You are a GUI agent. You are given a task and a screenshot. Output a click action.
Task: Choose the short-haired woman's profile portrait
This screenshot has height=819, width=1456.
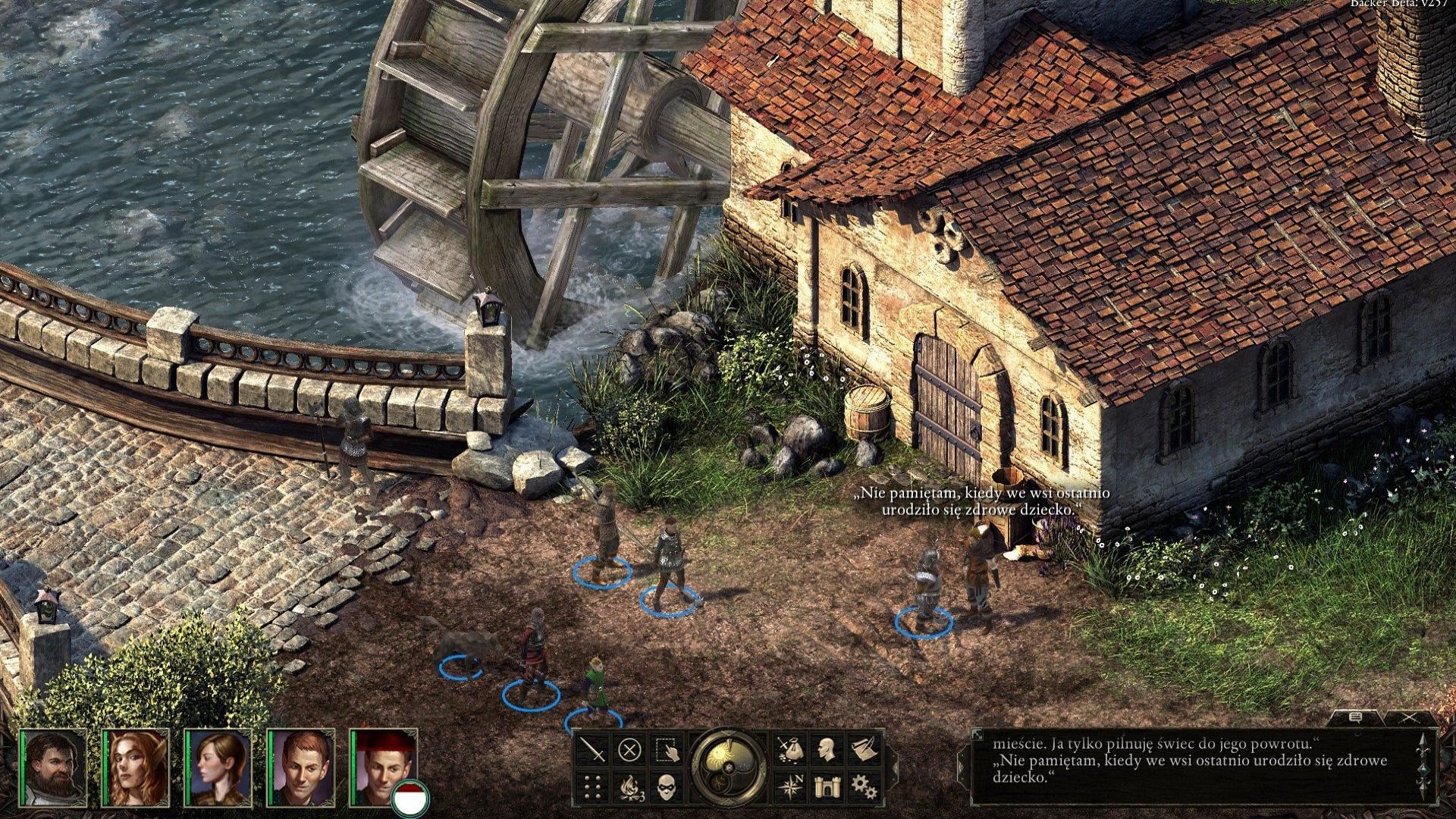[218, 767]
